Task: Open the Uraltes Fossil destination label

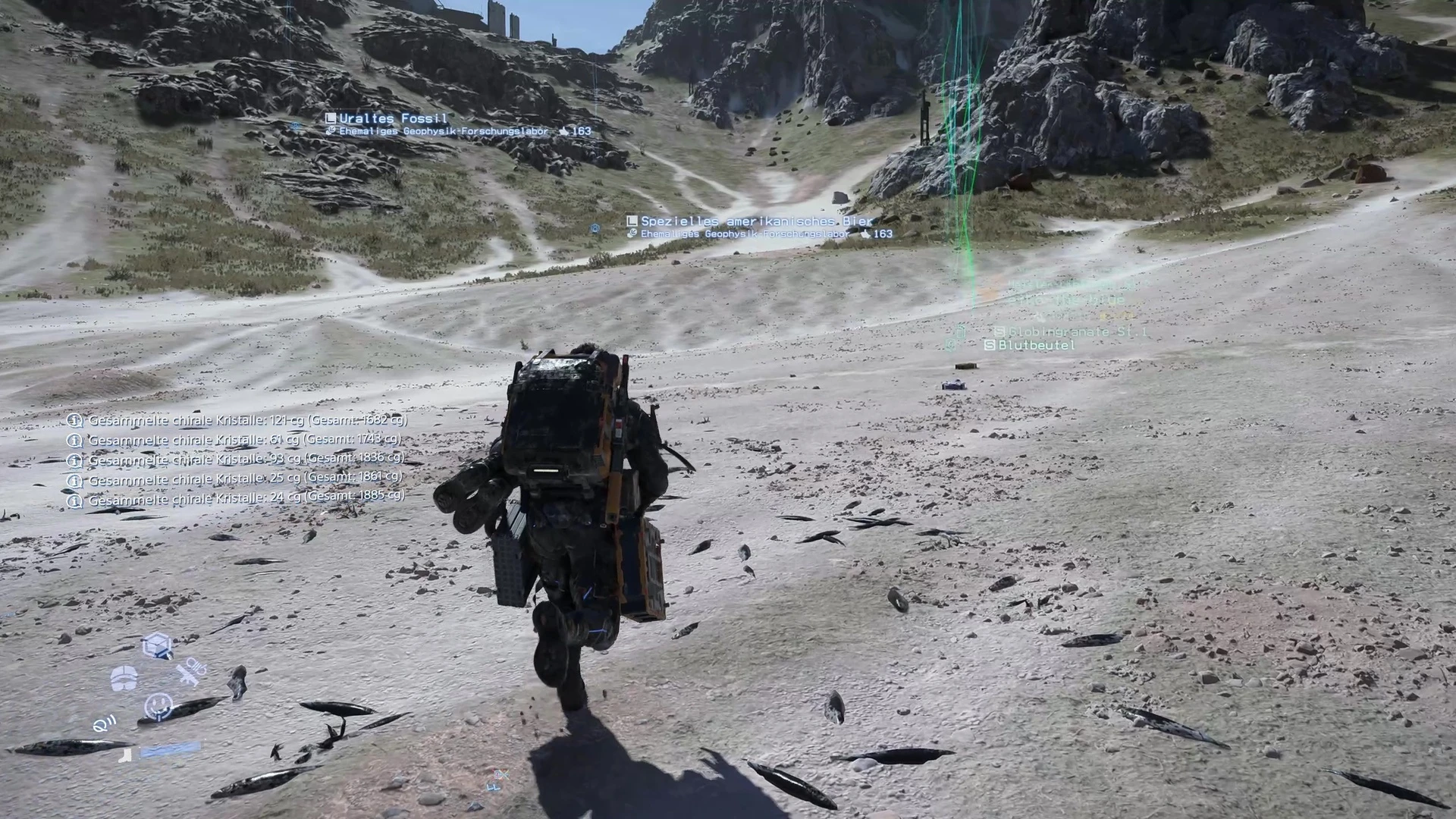Action: tap(394, 118)
